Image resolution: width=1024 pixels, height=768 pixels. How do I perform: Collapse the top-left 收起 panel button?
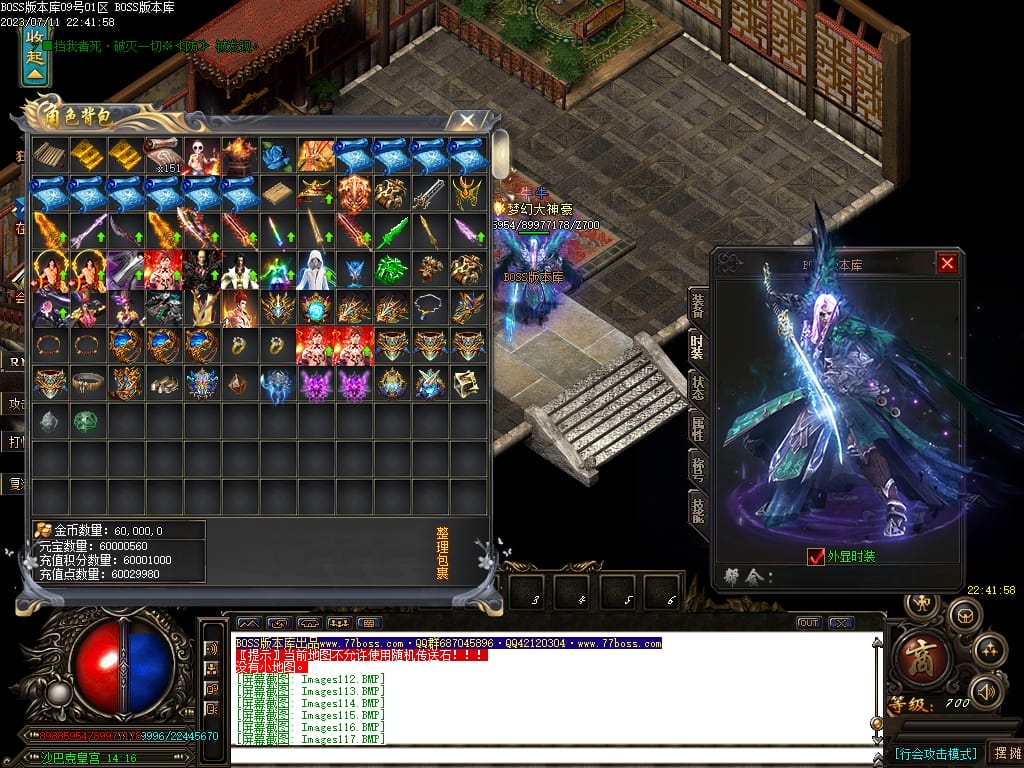click(x=35, y=57)
